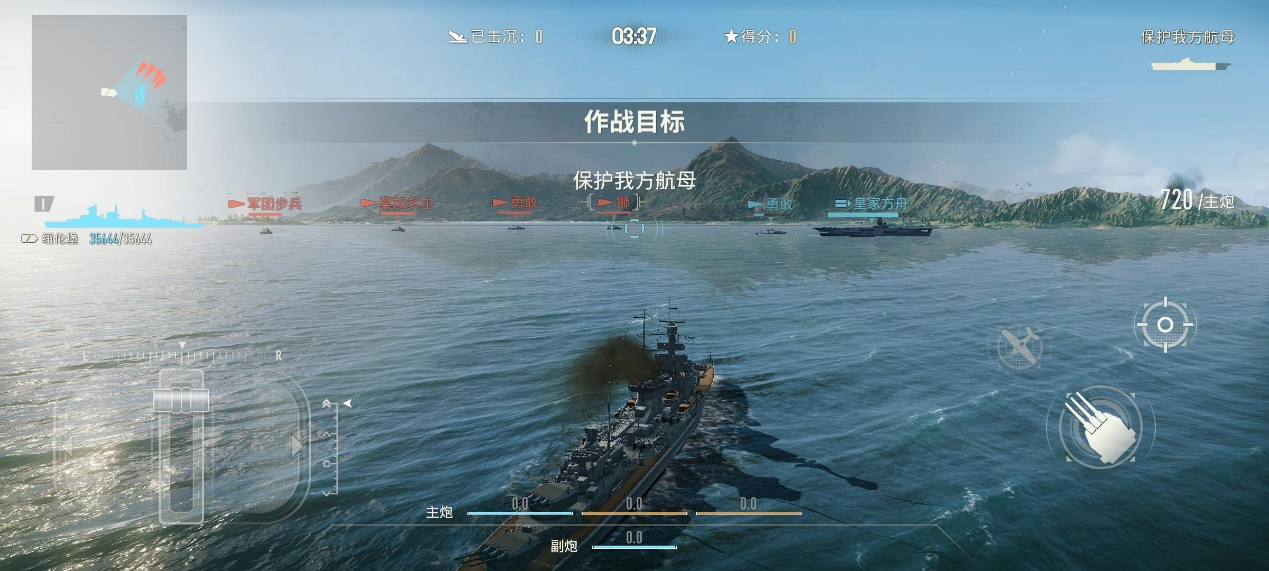This screenshot has height=571, width=1269.
Task: Set throttle to reverse down chevron
Action: tap(328, 491)
